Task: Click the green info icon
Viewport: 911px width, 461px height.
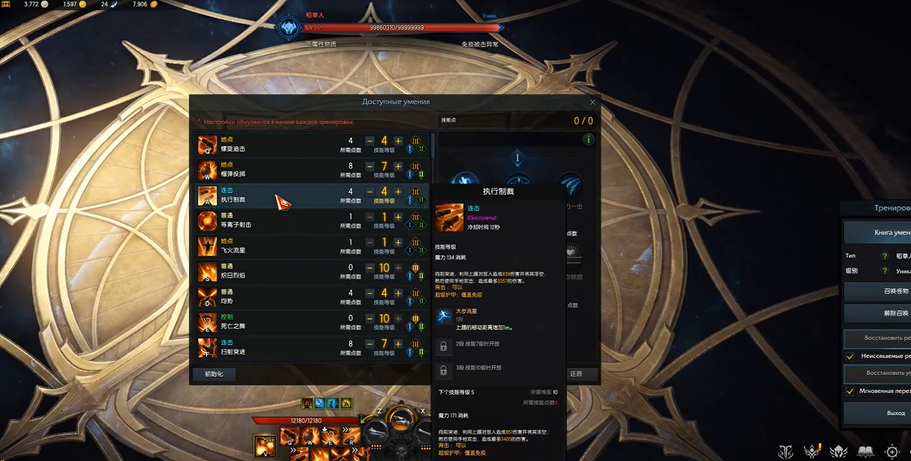Action: point(588,140)
